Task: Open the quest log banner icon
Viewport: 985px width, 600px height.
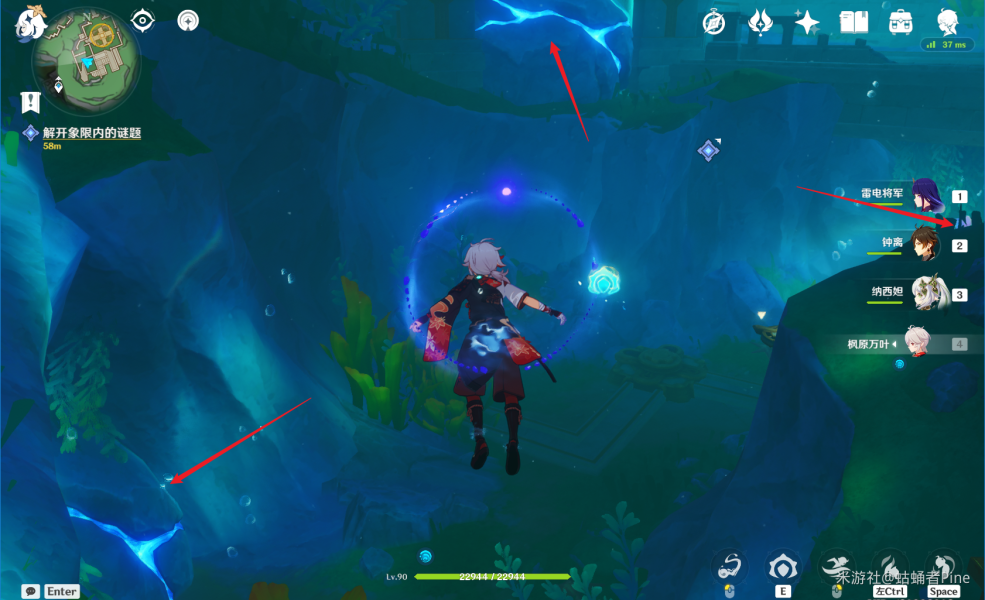Action: coord(30,101)
